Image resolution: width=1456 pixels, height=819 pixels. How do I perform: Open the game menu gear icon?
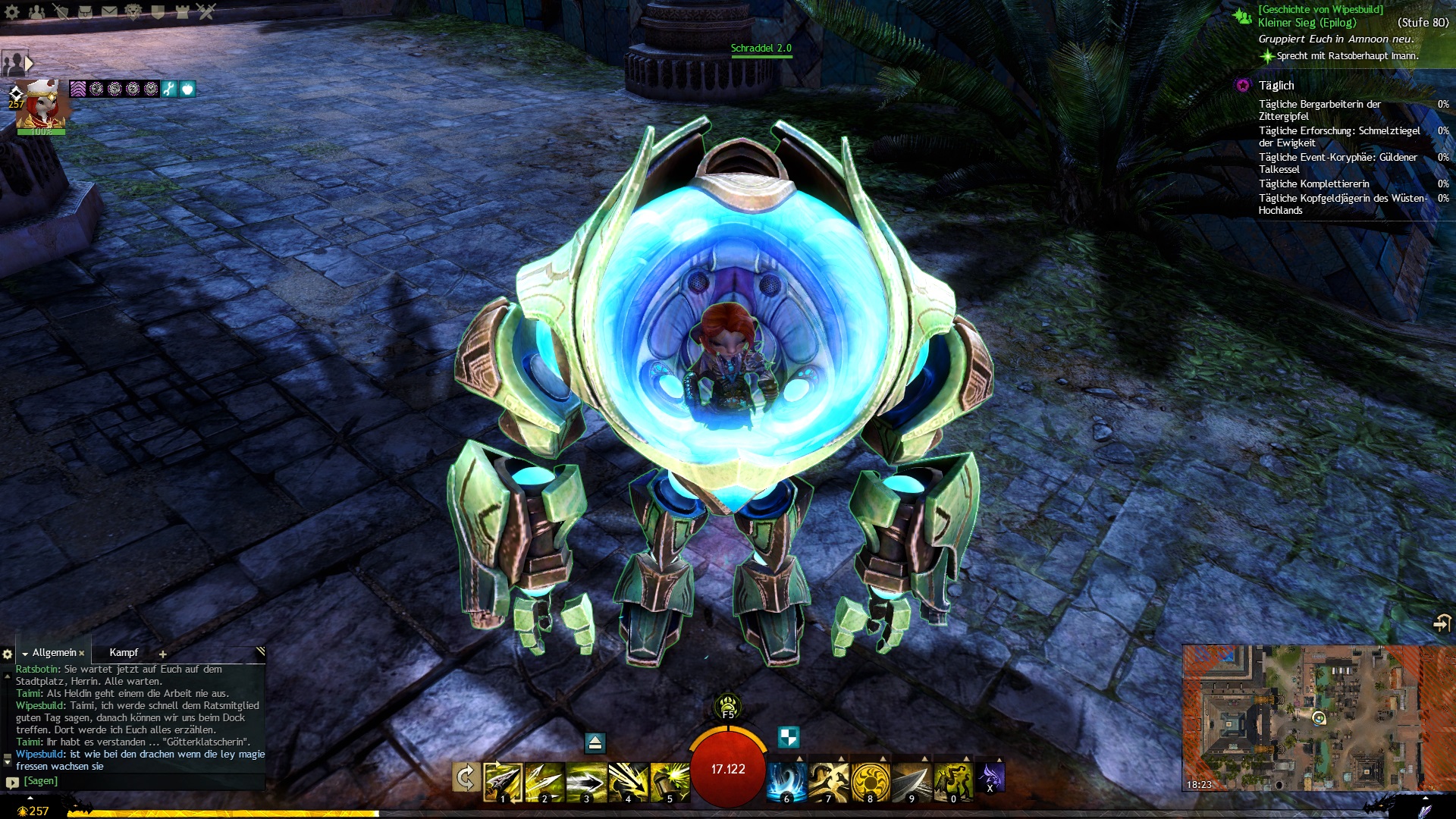coord(12,11)
